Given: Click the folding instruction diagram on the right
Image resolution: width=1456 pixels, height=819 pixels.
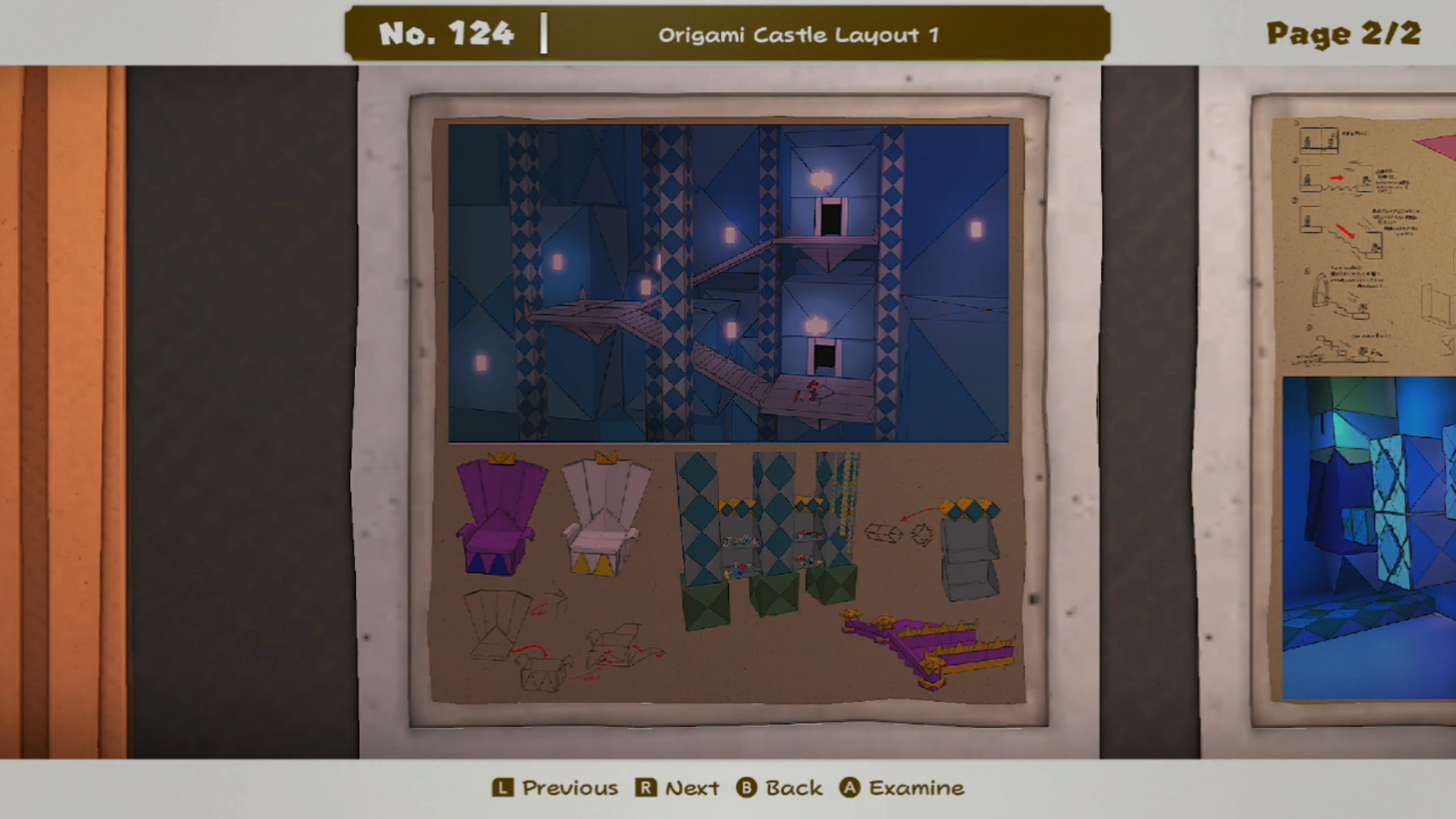Looking at the screenshot, I should [x=1357, y=235].
